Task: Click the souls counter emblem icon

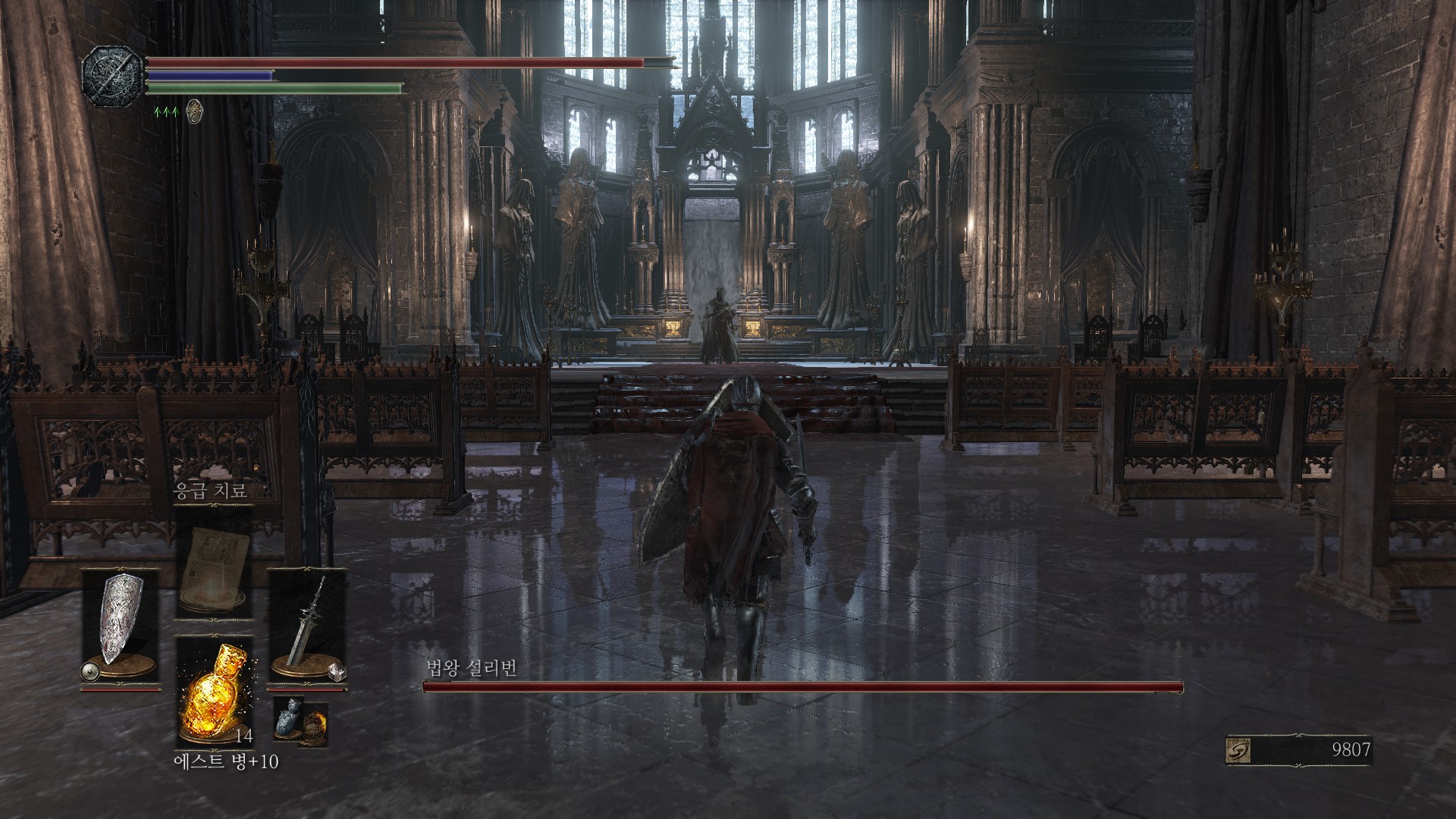Action: point(1238,750)
